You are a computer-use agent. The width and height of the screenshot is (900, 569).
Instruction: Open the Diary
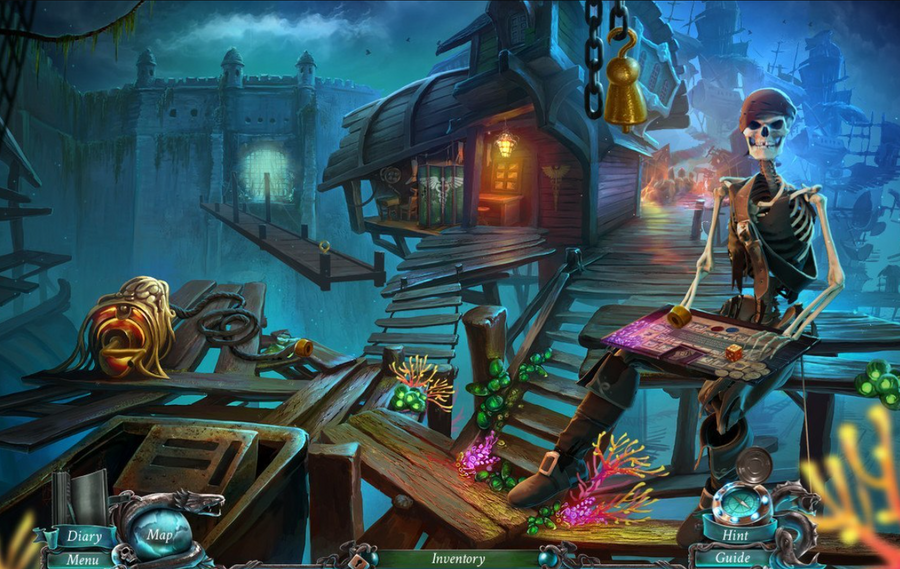pyautogui.click(x=84, y=536)
